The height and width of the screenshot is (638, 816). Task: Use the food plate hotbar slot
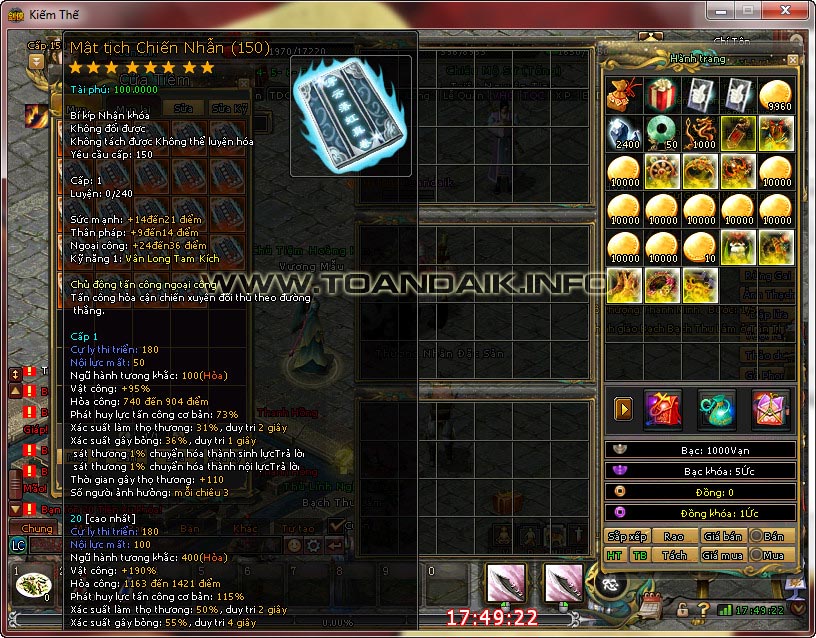tap(35, 583)
